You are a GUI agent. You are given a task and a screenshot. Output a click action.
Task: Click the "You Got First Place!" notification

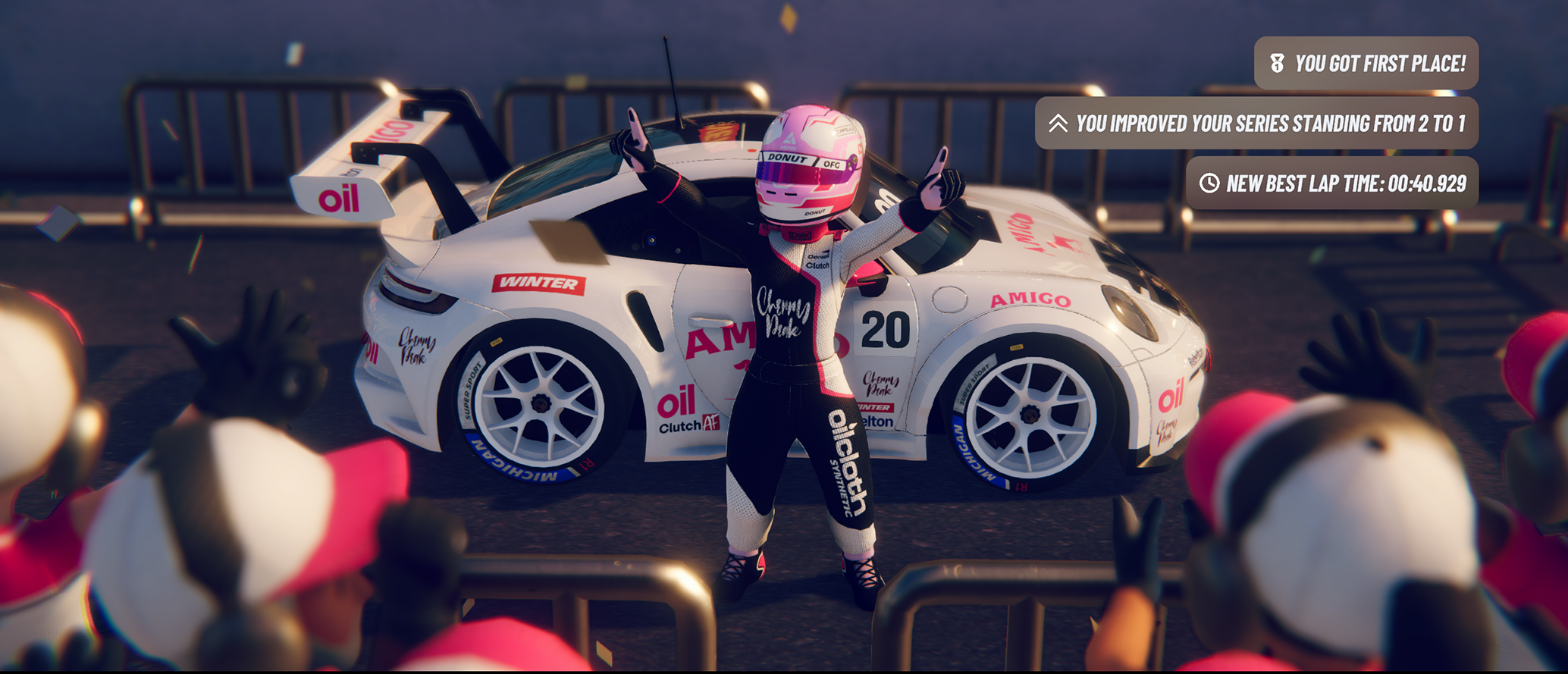(1366, 64)
